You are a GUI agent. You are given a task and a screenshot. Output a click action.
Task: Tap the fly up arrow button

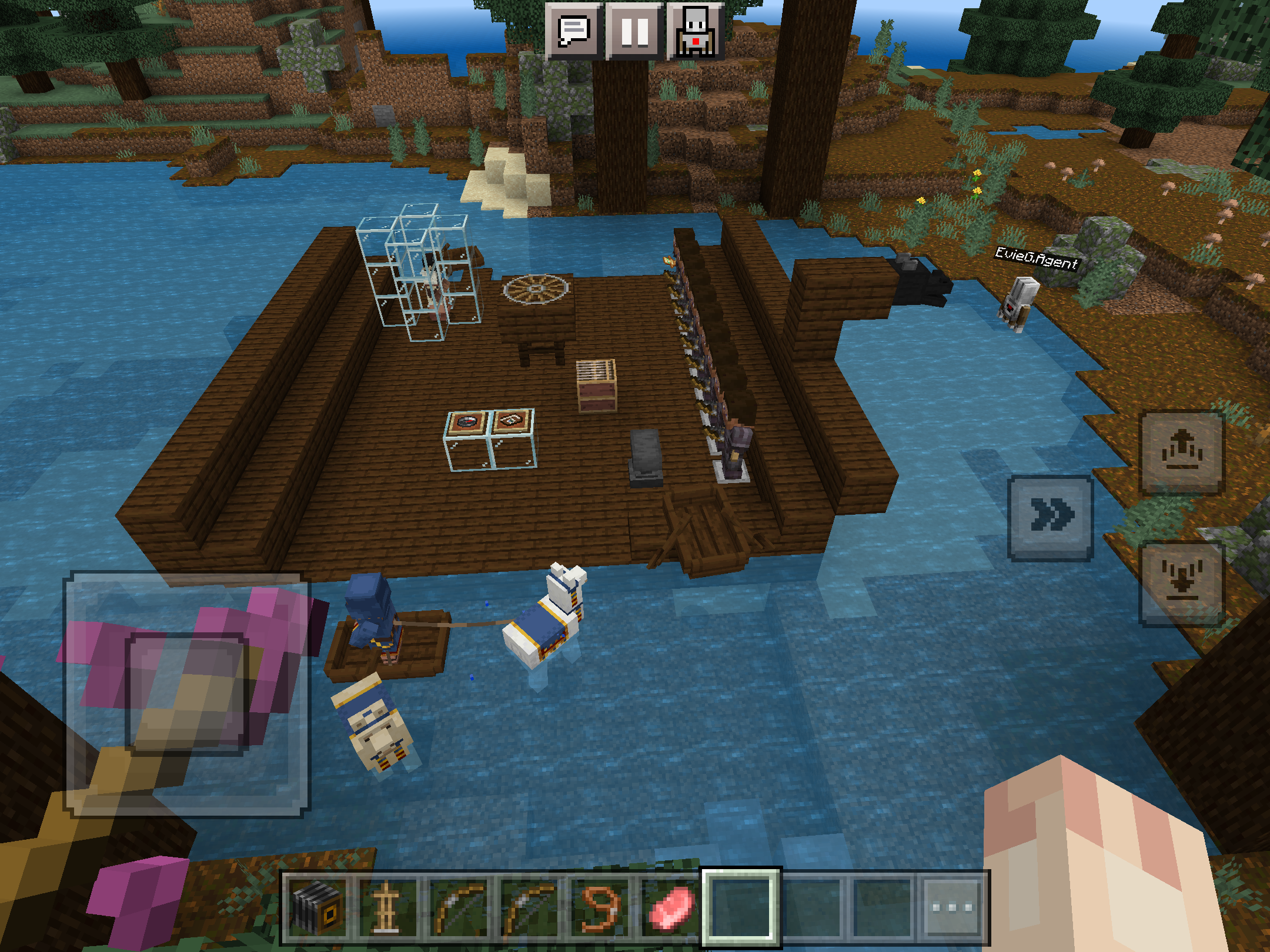1182,452
